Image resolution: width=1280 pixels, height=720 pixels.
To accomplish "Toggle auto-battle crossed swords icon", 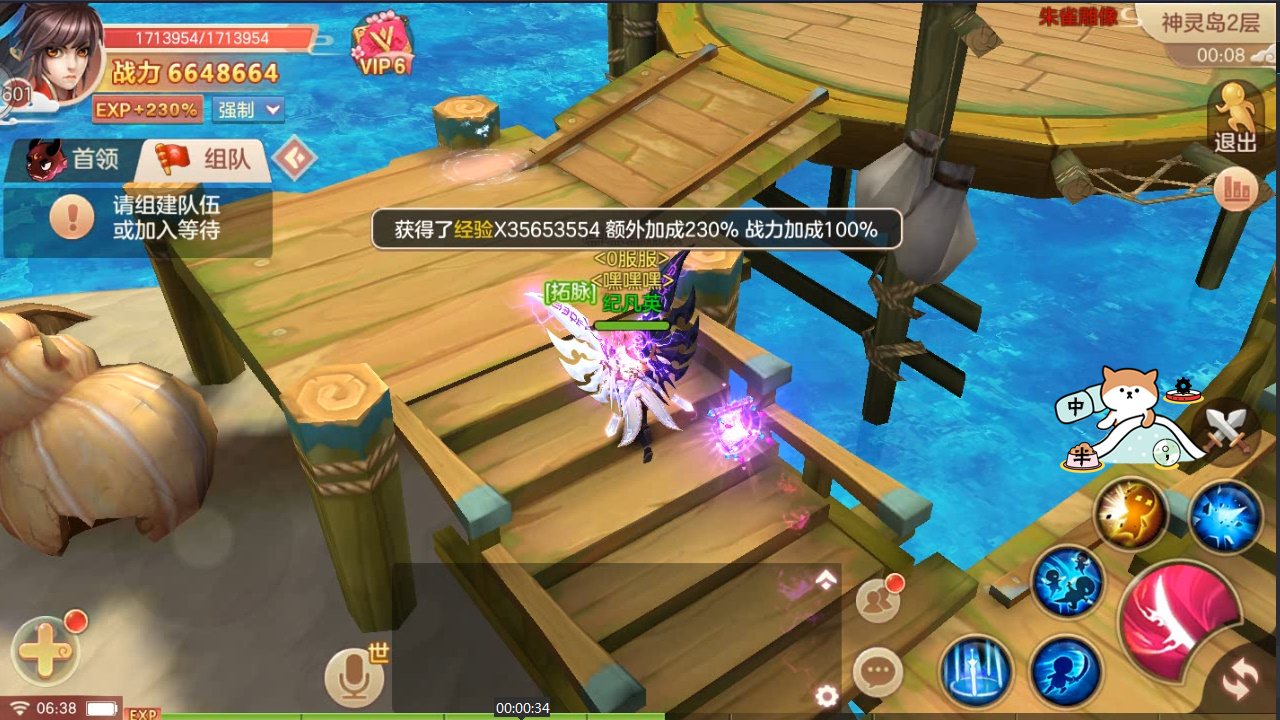I will click(x=1225, y=431).
